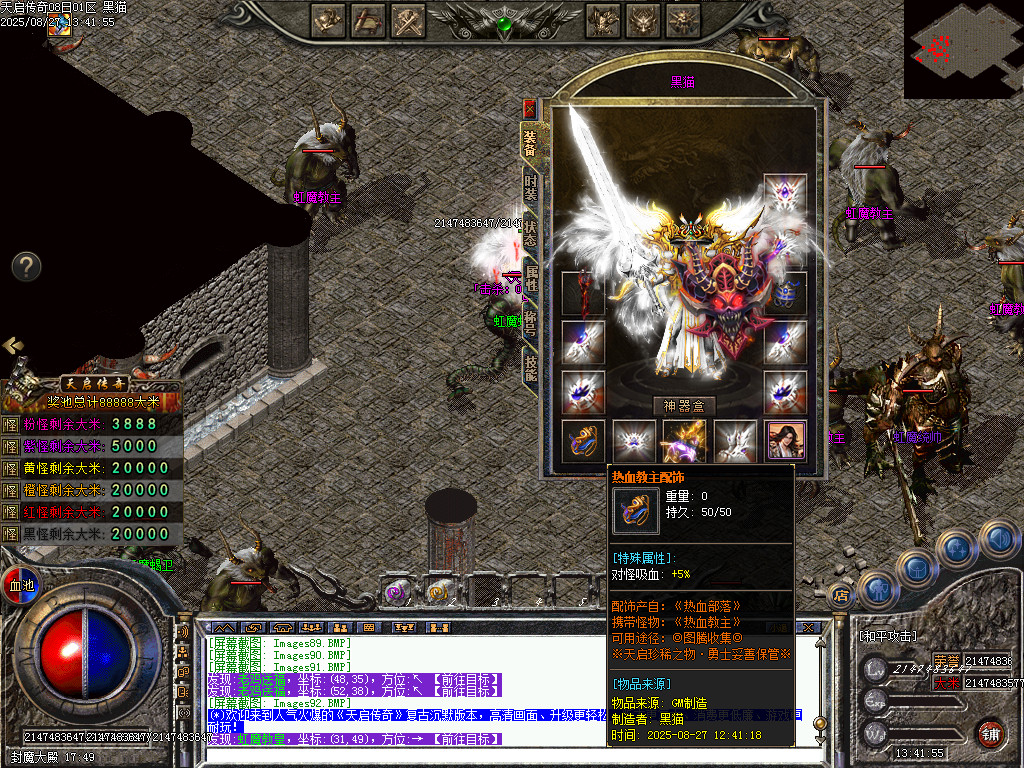Open the minimap
This screenshot has width=1024, height=768.
tap(963, 48)
